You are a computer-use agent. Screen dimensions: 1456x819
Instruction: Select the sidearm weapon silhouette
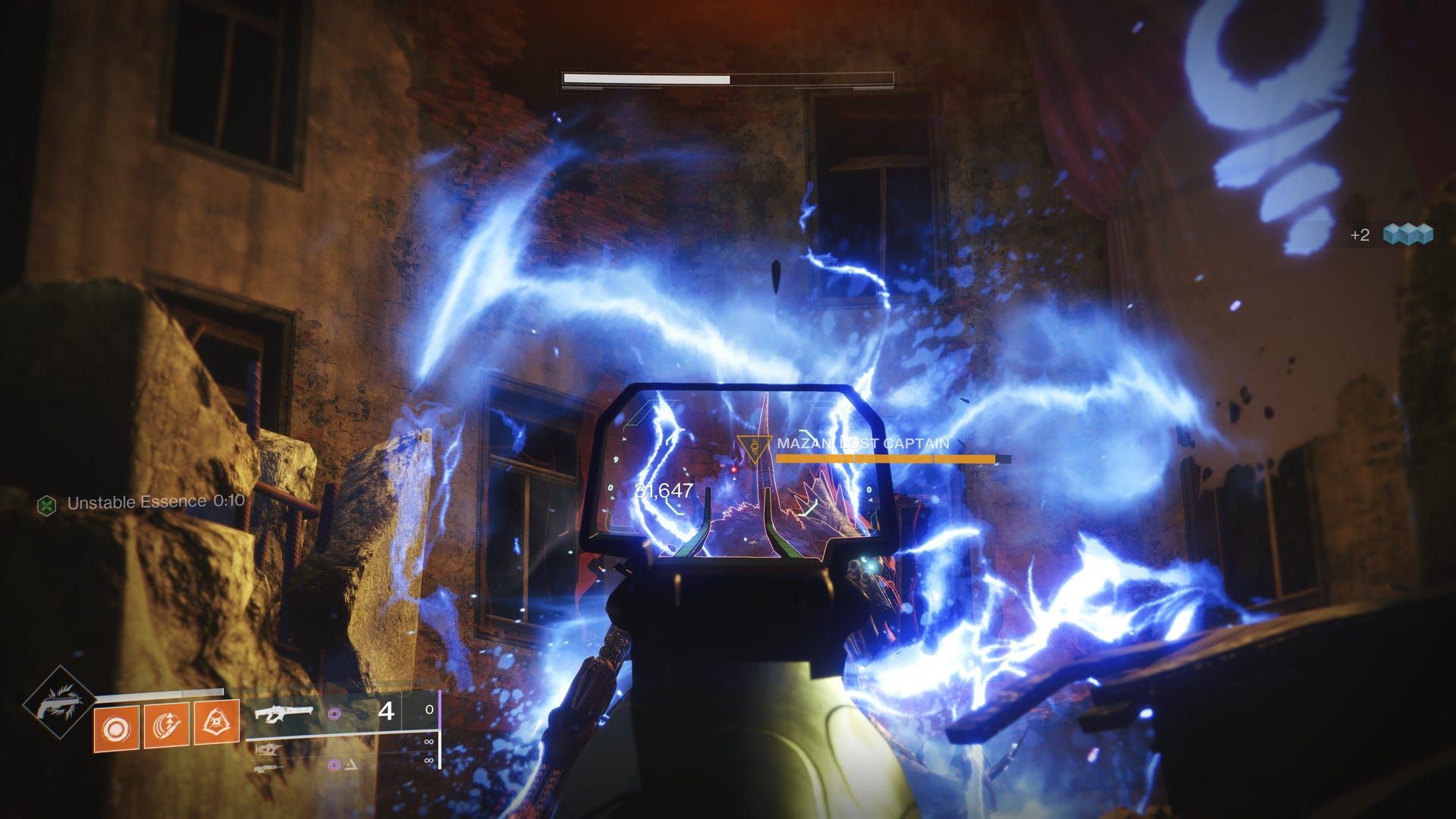point(265,749)
